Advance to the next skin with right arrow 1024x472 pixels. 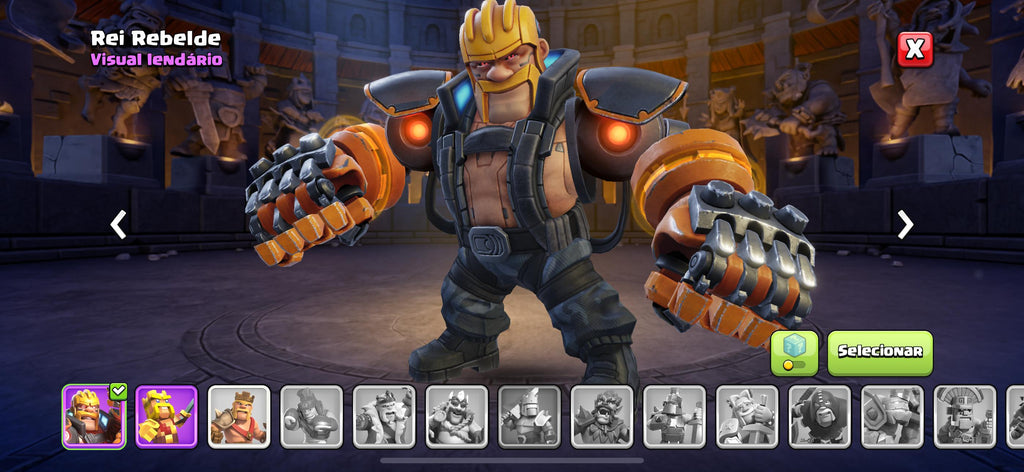[x=905, y=224]
